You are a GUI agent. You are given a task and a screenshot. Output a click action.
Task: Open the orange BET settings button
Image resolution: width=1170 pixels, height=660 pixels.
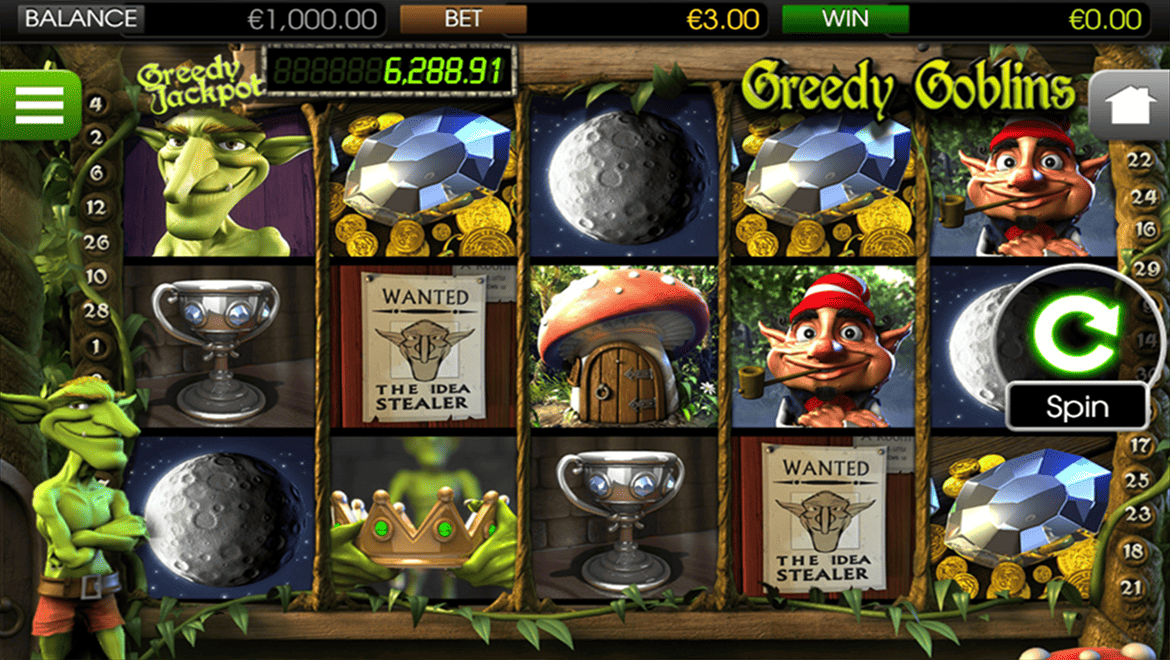(x=463, y=18)
